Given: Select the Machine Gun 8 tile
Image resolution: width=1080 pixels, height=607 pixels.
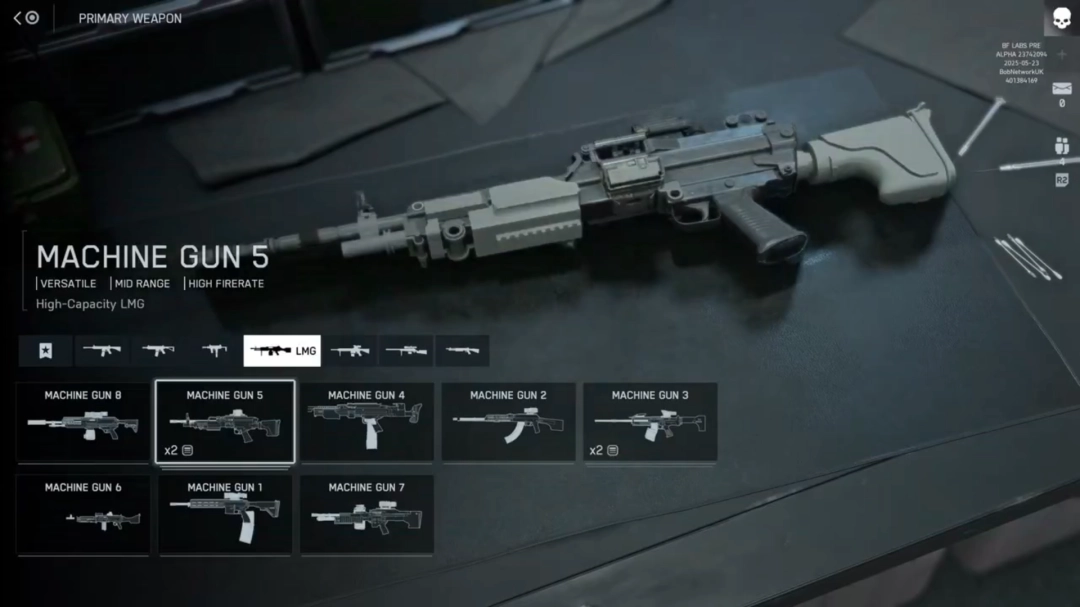Looking at the screenshot, I should 83,422.
